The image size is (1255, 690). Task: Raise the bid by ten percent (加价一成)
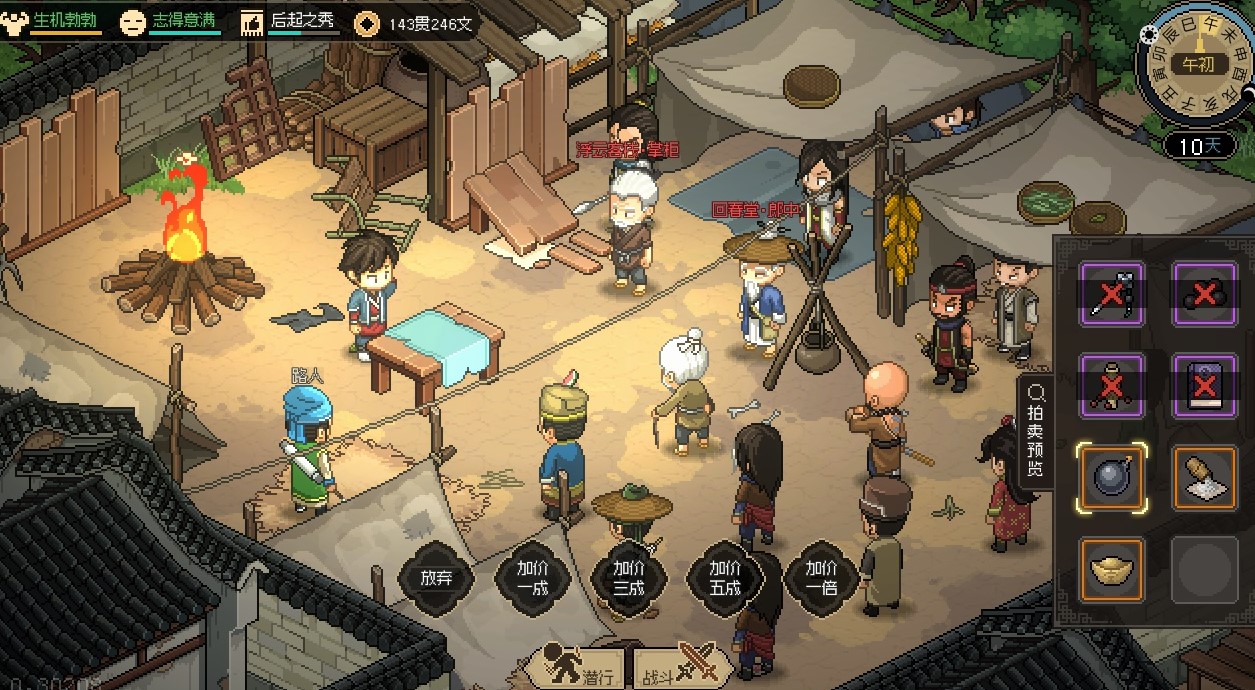pos(532,577)
